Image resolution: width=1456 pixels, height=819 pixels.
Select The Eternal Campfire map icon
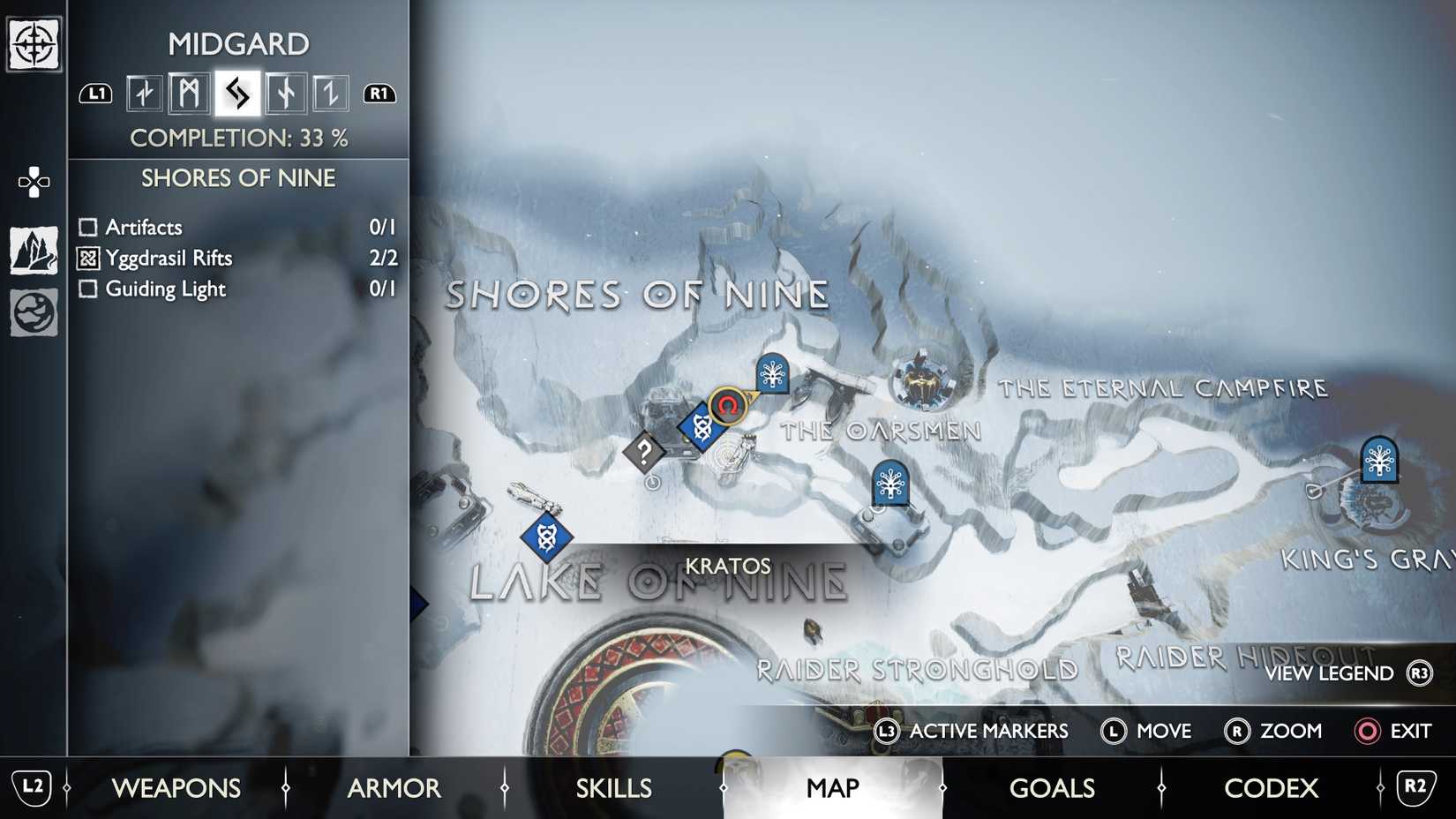click(923, 381)
